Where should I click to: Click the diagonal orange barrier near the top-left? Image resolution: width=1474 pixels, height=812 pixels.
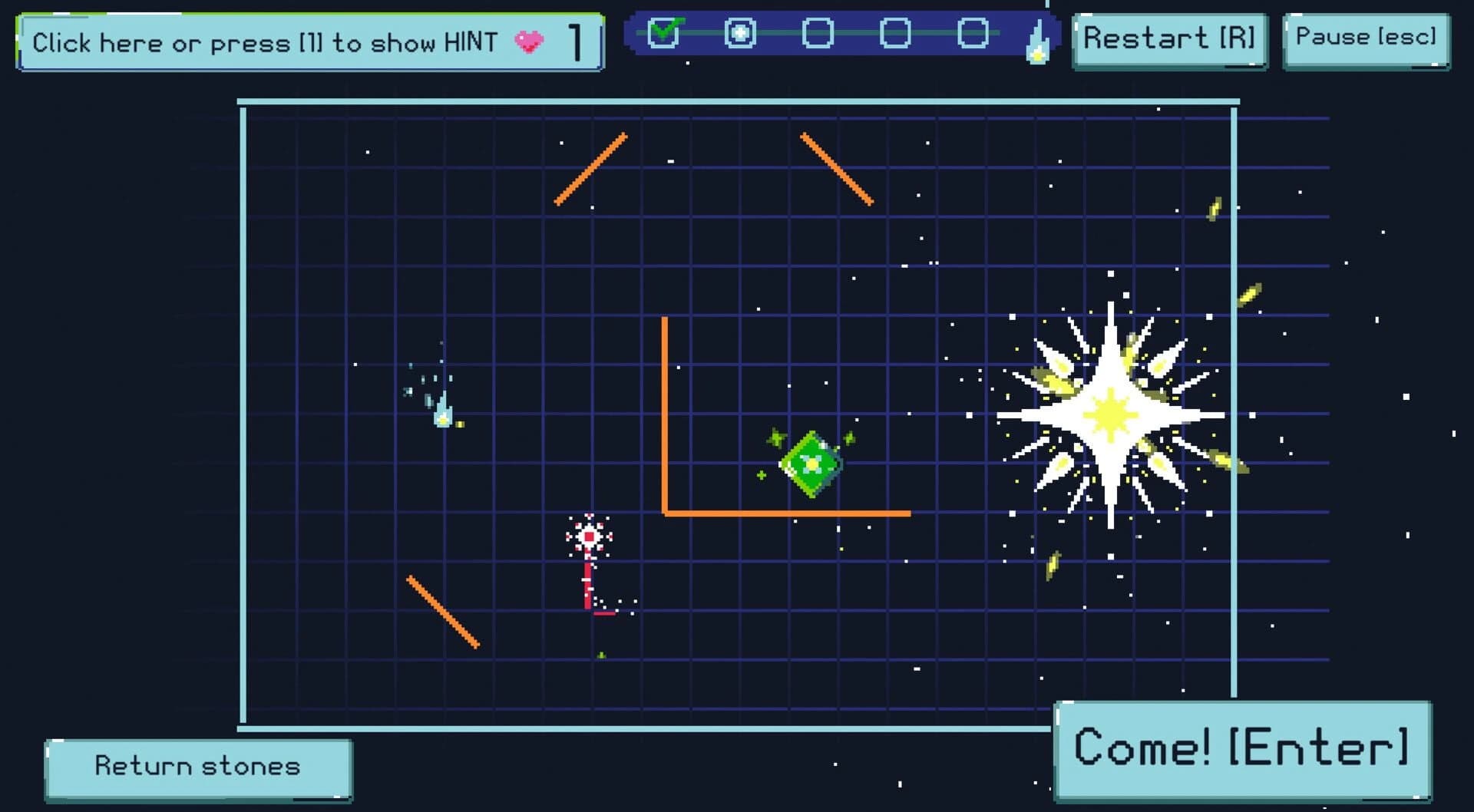(x=591, y=170)
